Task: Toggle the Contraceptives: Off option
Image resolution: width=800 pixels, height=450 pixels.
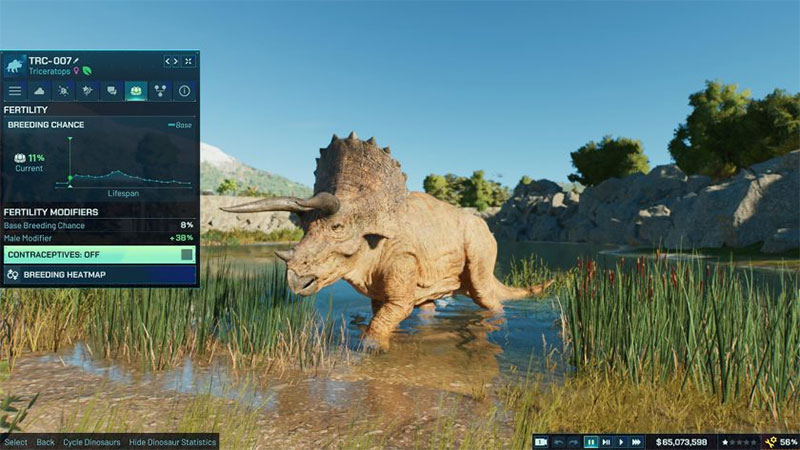Action: tap(100, 255)
